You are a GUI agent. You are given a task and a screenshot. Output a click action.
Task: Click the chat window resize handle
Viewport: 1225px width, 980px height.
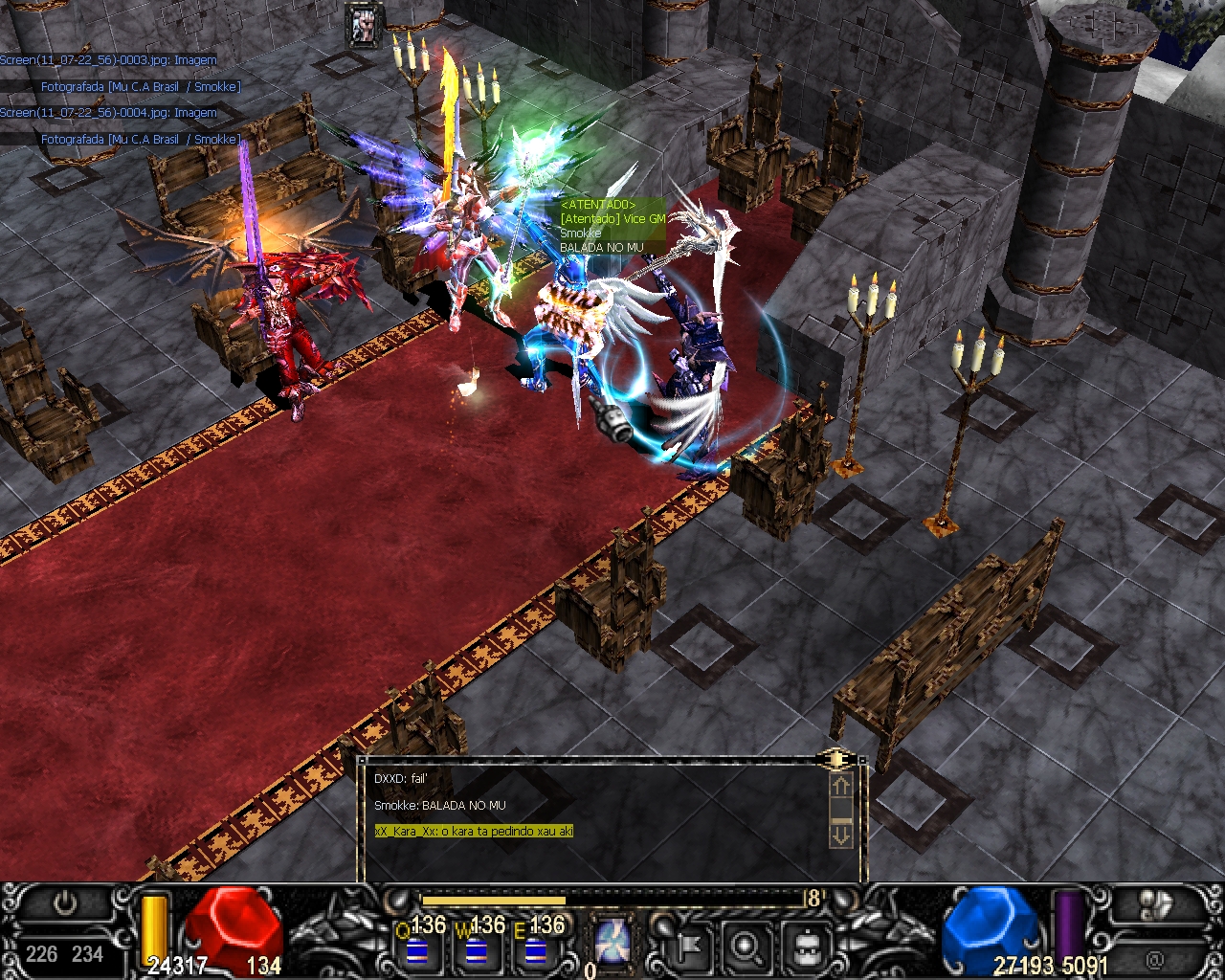pos(837,759)
